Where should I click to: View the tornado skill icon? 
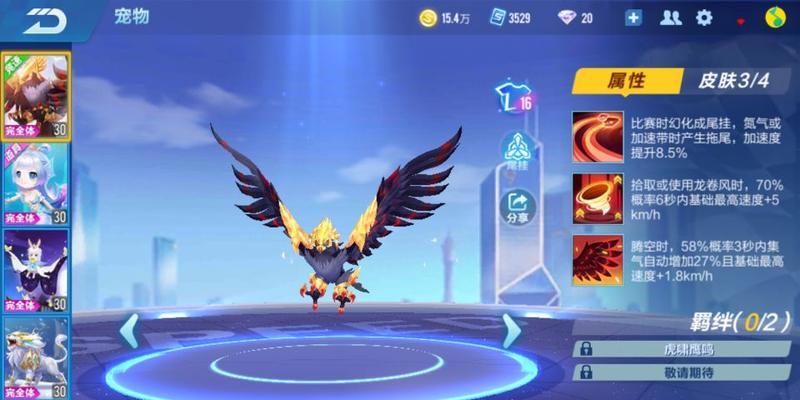click(596, 197)
